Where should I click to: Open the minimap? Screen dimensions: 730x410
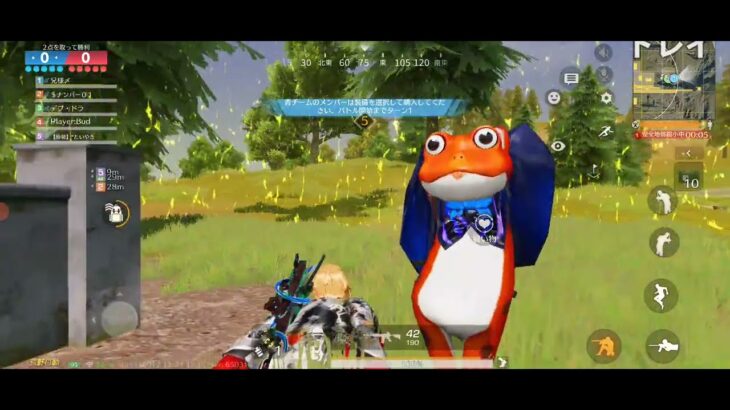675,84
